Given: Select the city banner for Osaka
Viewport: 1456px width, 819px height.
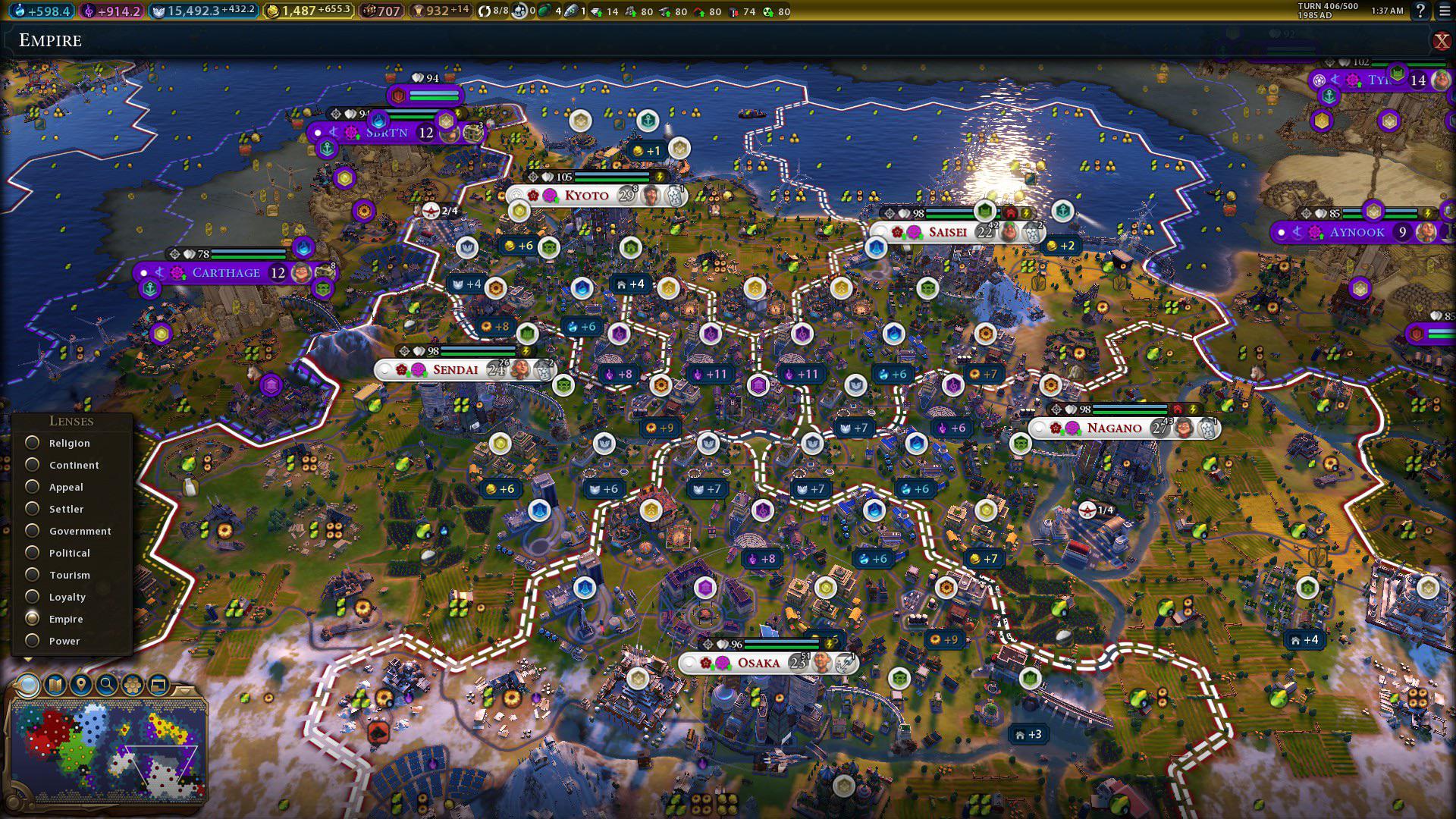Looking at the screenshot, I should click(758, 663).
